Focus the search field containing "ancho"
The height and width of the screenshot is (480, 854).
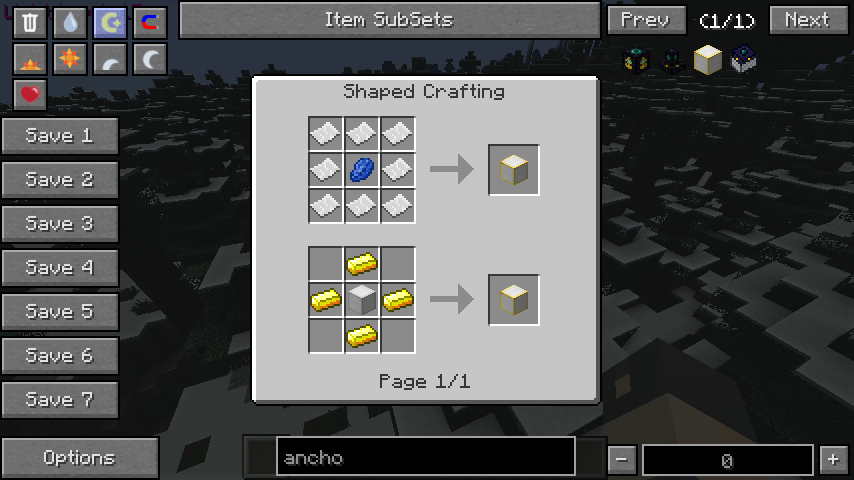pyautogui.click(x=425, y=458)
